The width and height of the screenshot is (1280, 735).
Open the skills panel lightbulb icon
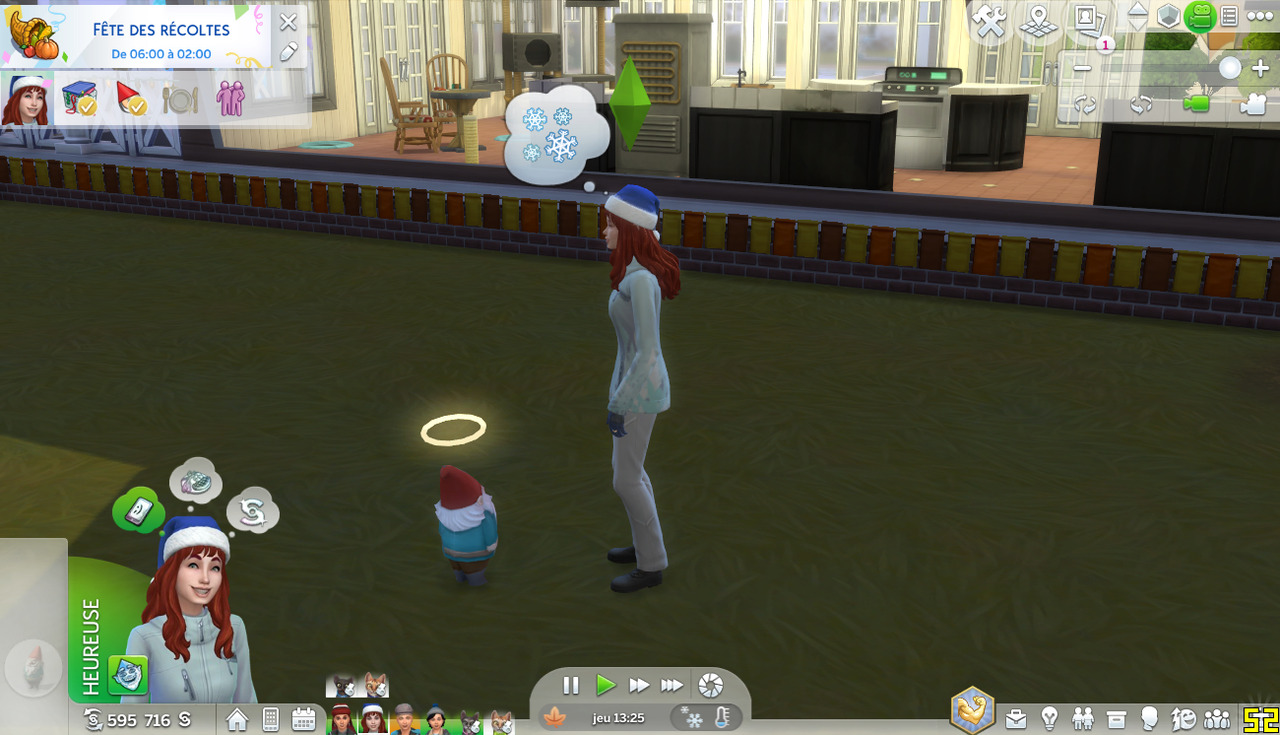click(x=1049, y=718)
